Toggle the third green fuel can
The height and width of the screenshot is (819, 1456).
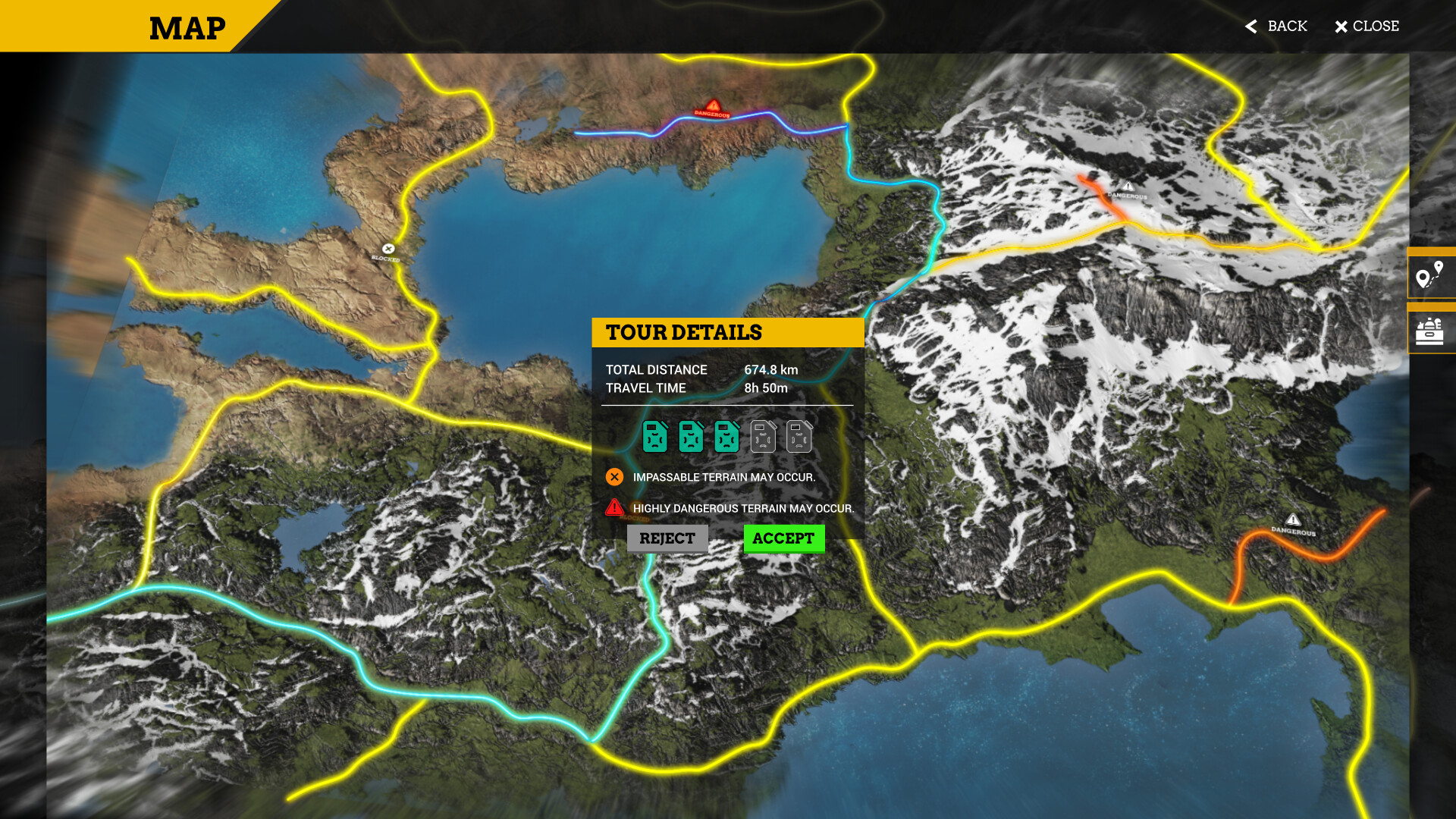[x=727, y=437]
